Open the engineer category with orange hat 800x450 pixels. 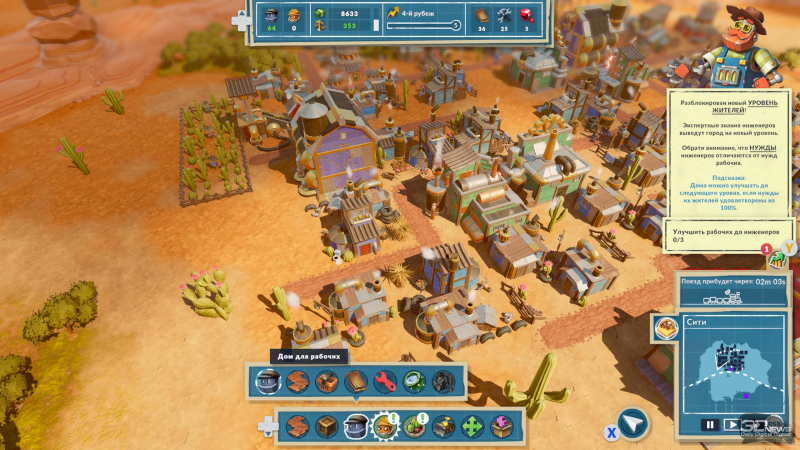click(x=385, y=426)
